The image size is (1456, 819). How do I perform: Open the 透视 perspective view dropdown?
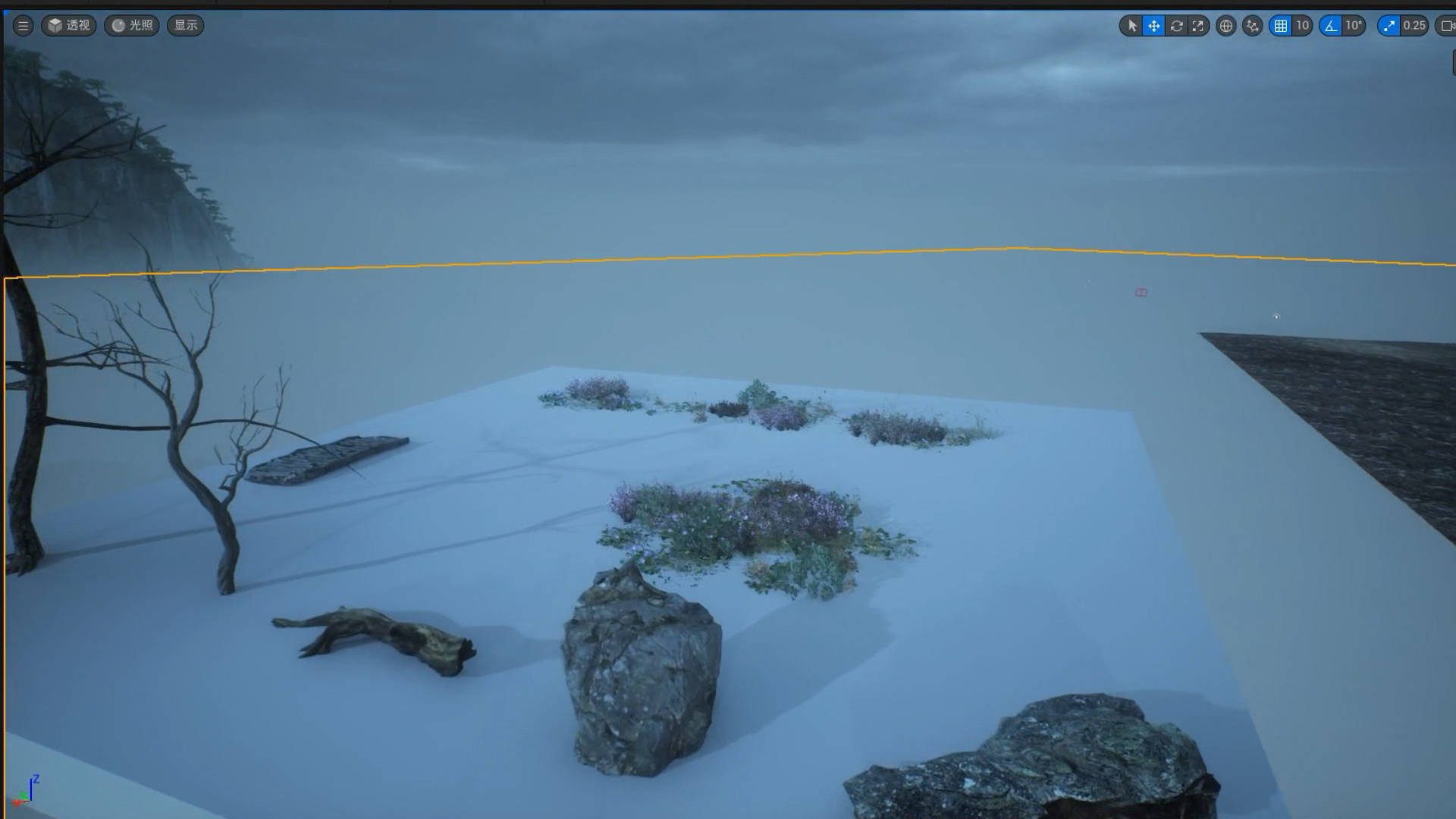(x=69, y=26)
